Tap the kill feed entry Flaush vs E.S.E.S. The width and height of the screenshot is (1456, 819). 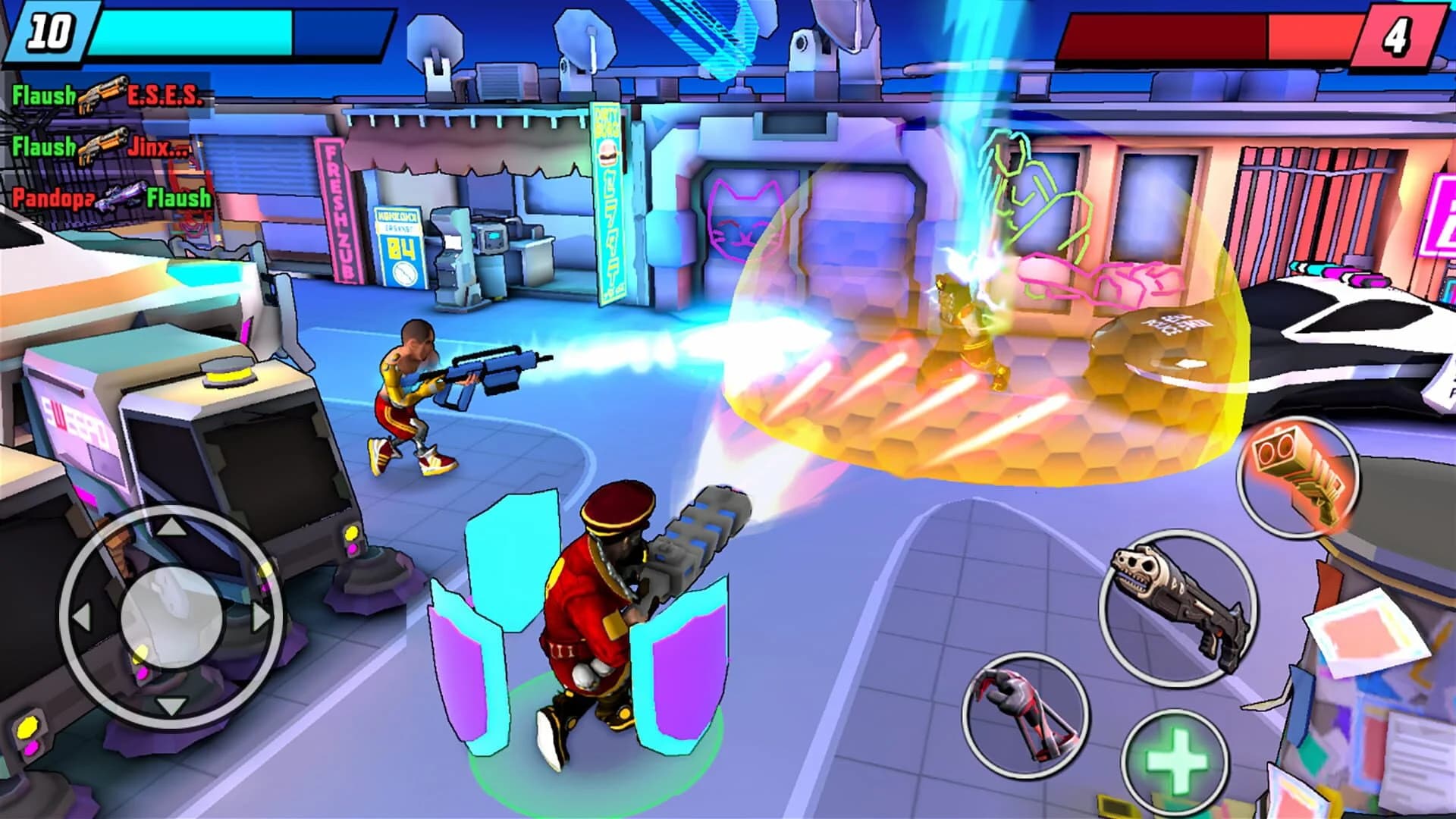(106, 97)
